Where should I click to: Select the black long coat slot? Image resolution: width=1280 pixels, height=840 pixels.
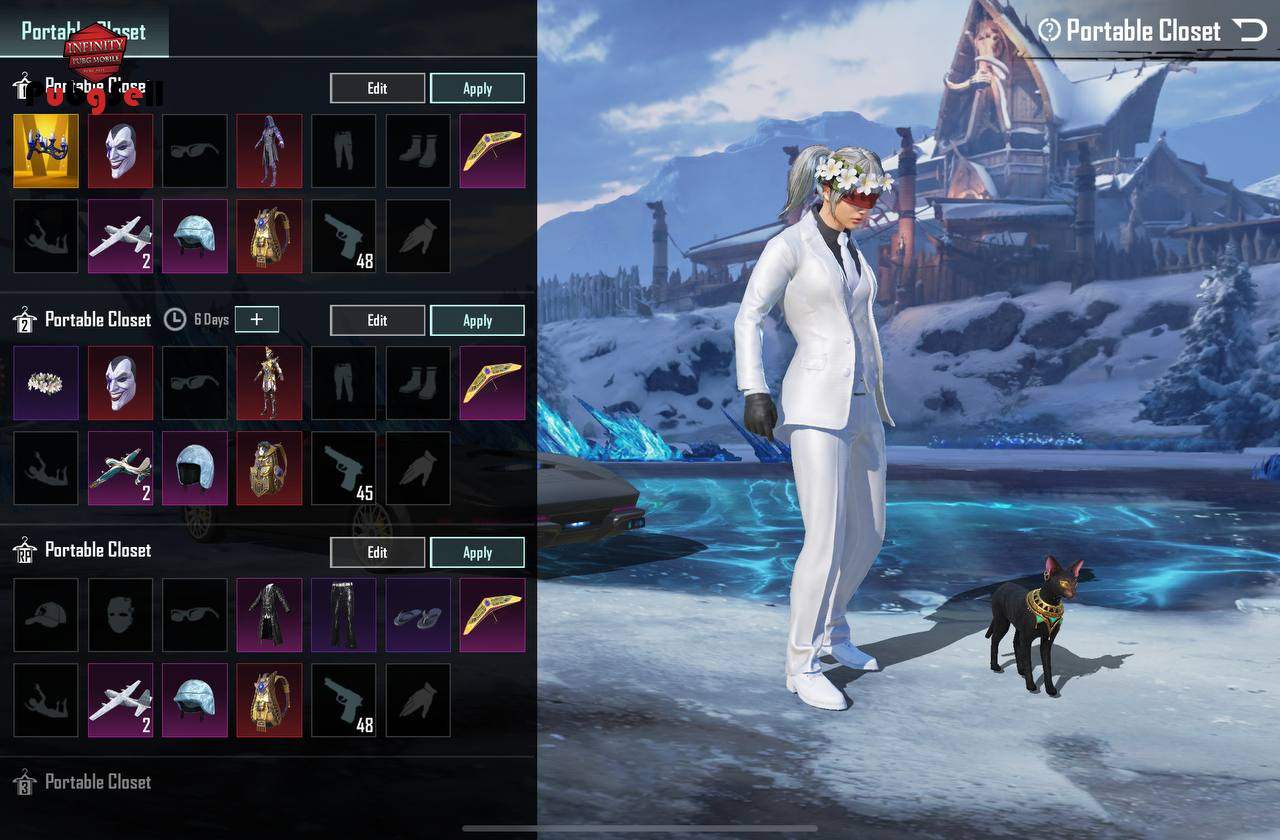(x=269, y=615)
